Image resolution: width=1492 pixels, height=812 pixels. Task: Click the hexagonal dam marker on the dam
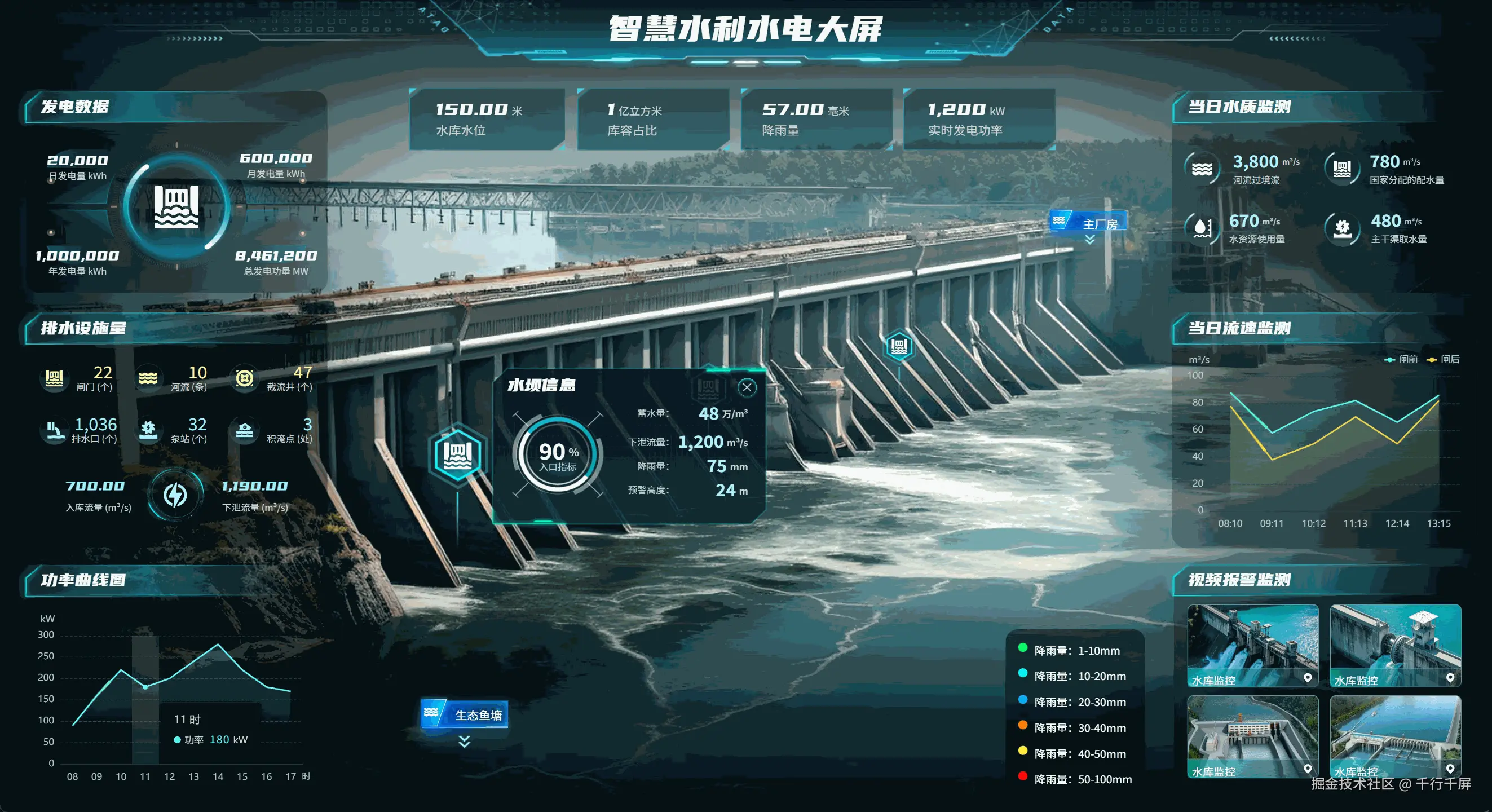(x=457, y=456)
